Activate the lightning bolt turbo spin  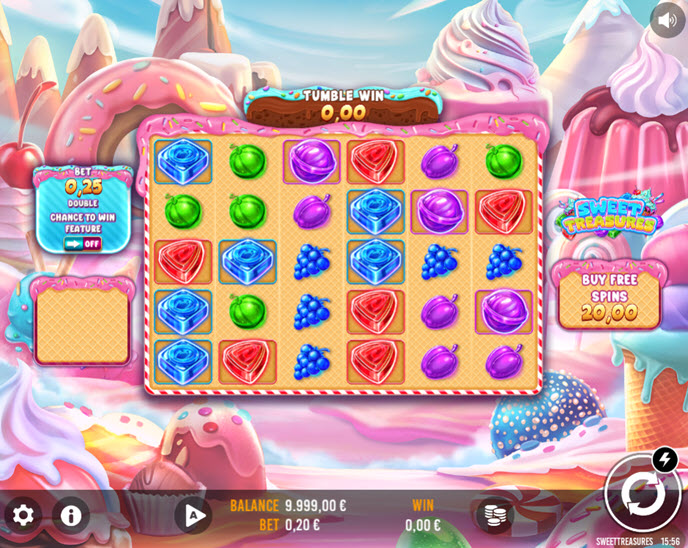click(x=665, y=459)
